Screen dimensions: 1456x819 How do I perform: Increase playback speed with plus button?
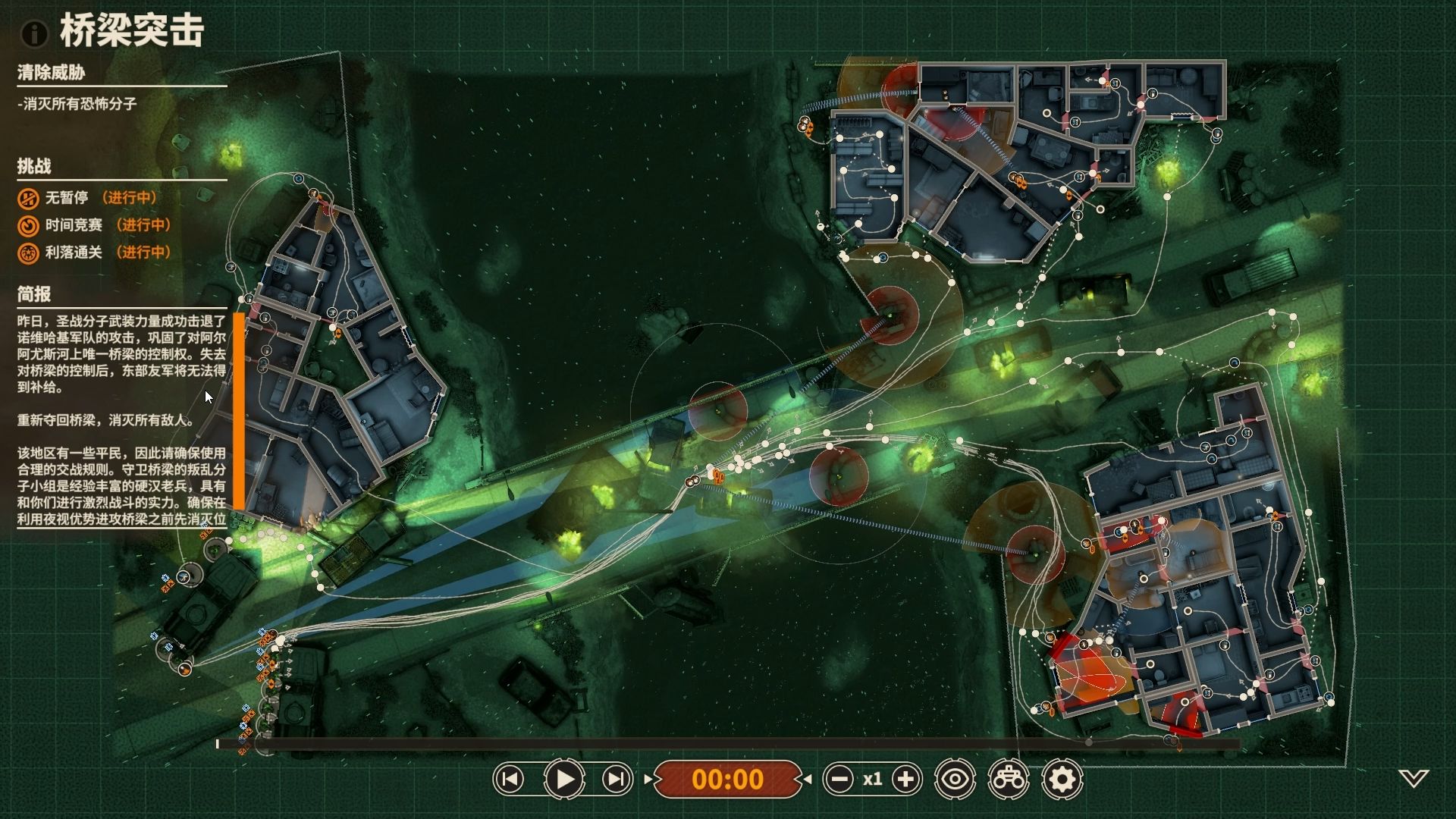point(906,779)
